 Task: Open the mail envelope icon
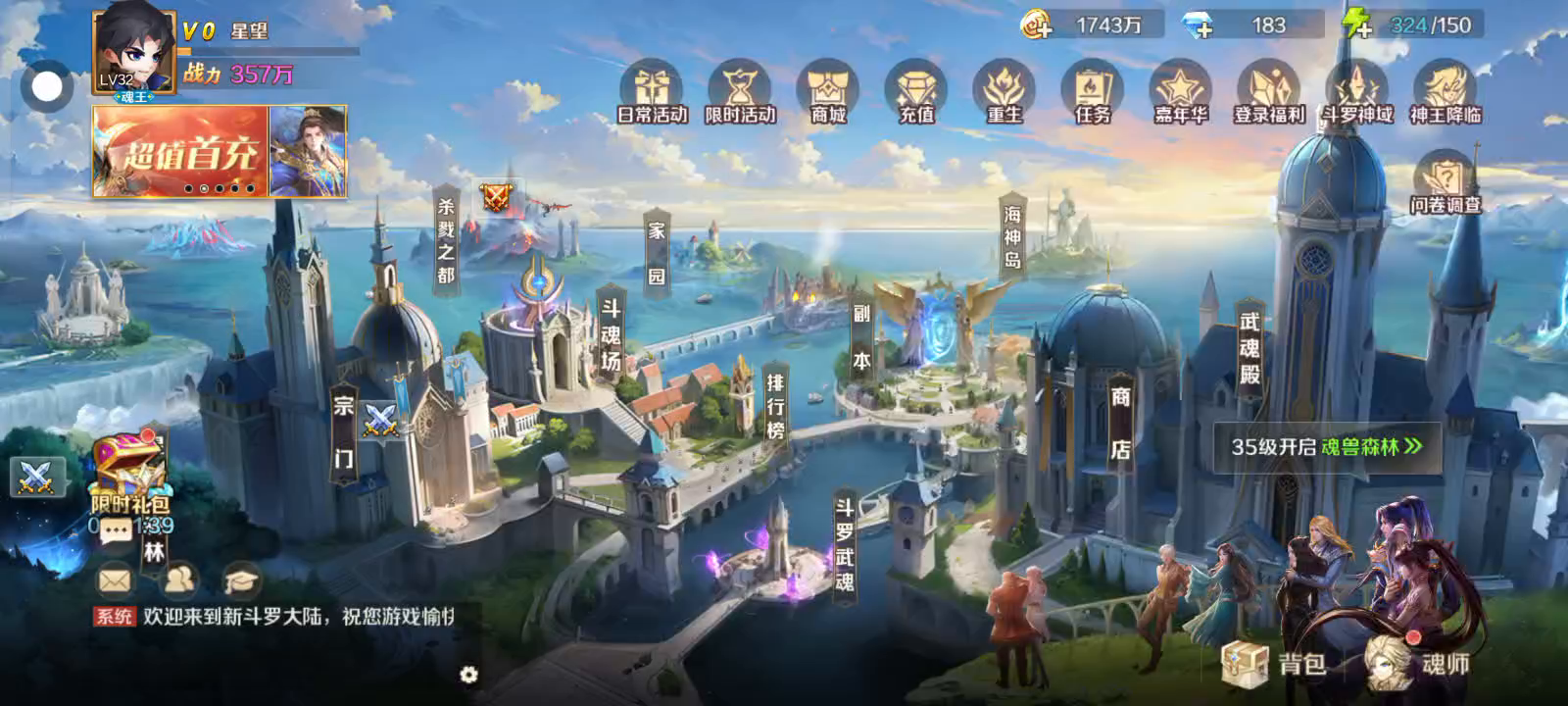(x=115, y=580)
